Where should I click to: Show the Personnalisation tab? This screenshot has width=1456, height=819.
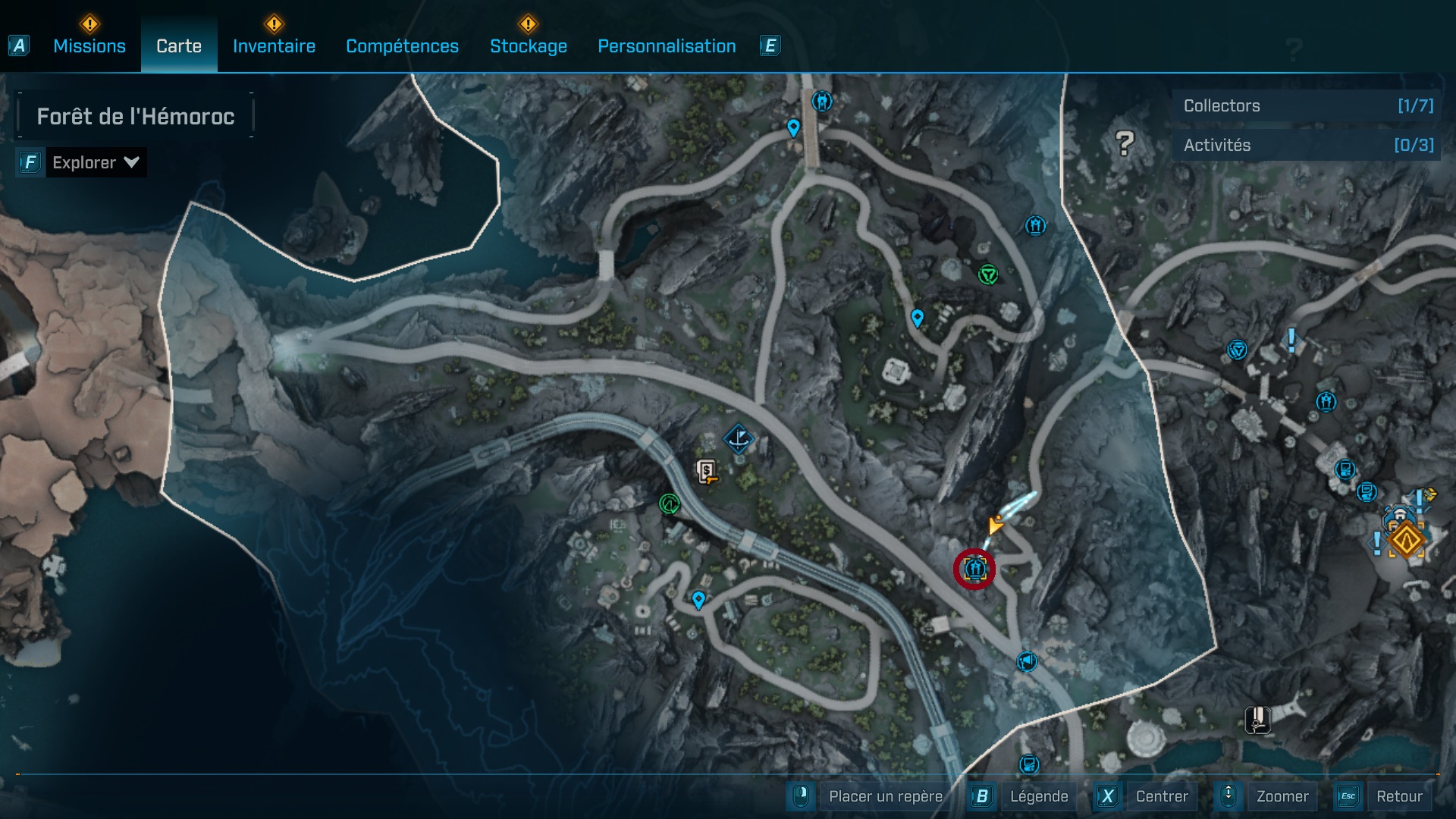(x=667, y=46)
